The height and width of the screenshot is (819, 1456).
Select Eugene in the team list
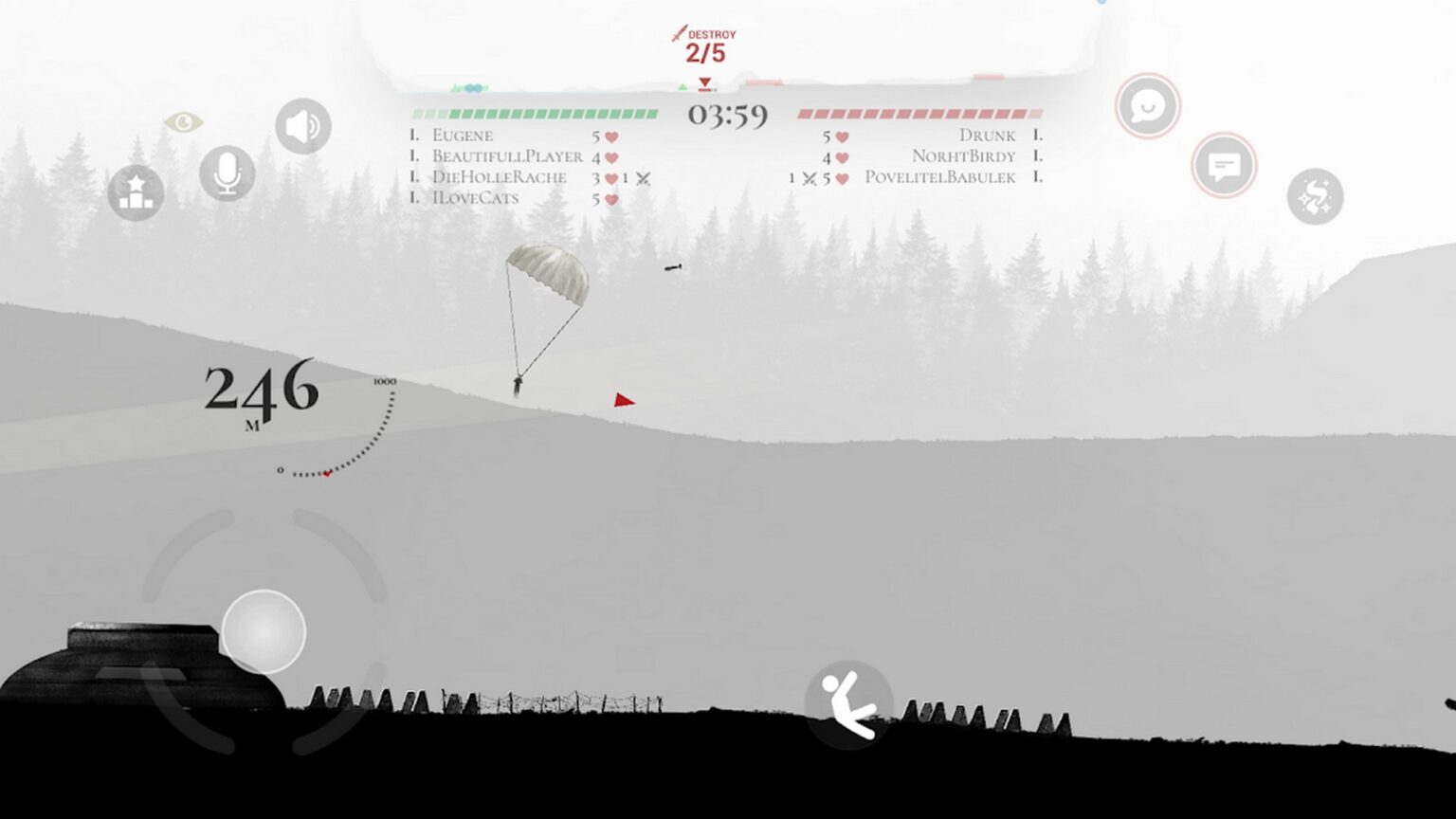pos(463,136)
